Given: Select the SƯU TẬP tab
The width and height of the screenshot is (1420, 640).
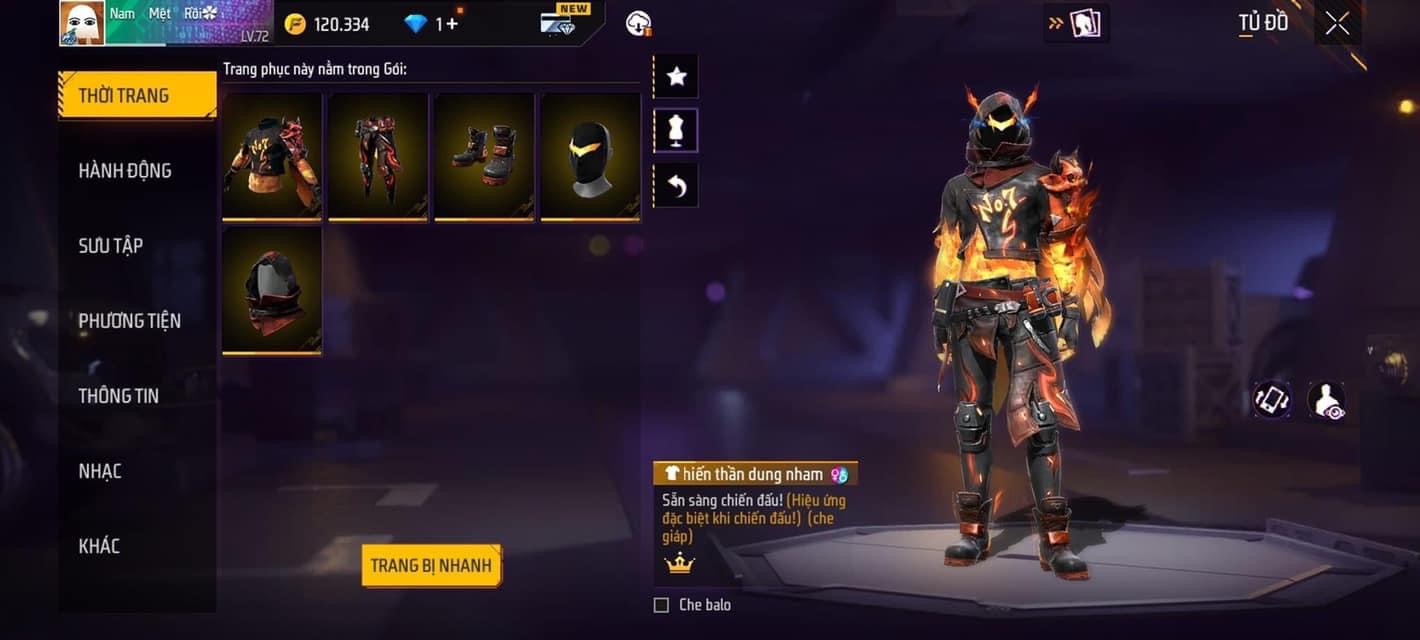Looking at the screenshot, I should (x=111, y=246).
